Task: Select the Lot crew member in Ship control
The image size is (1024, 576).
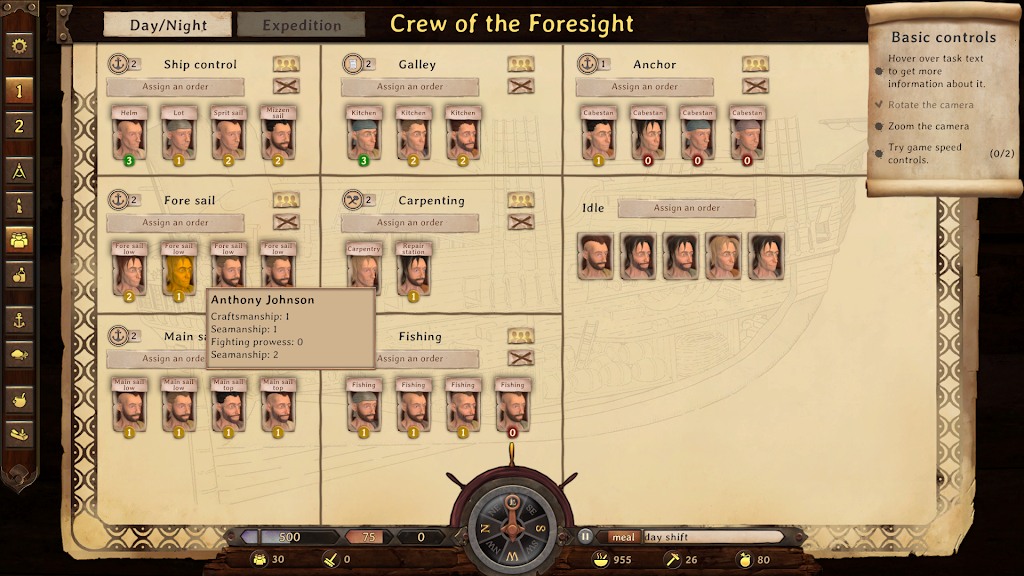Action: click(x=179, y=137)
